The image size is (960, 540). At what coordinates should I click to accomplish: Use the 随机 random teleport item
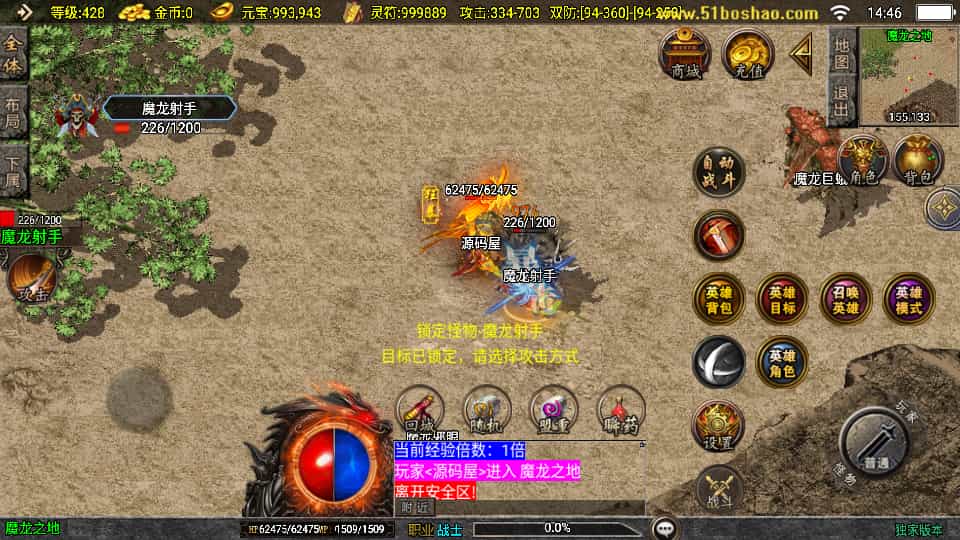pyautogui.click(x=487, y=412)
